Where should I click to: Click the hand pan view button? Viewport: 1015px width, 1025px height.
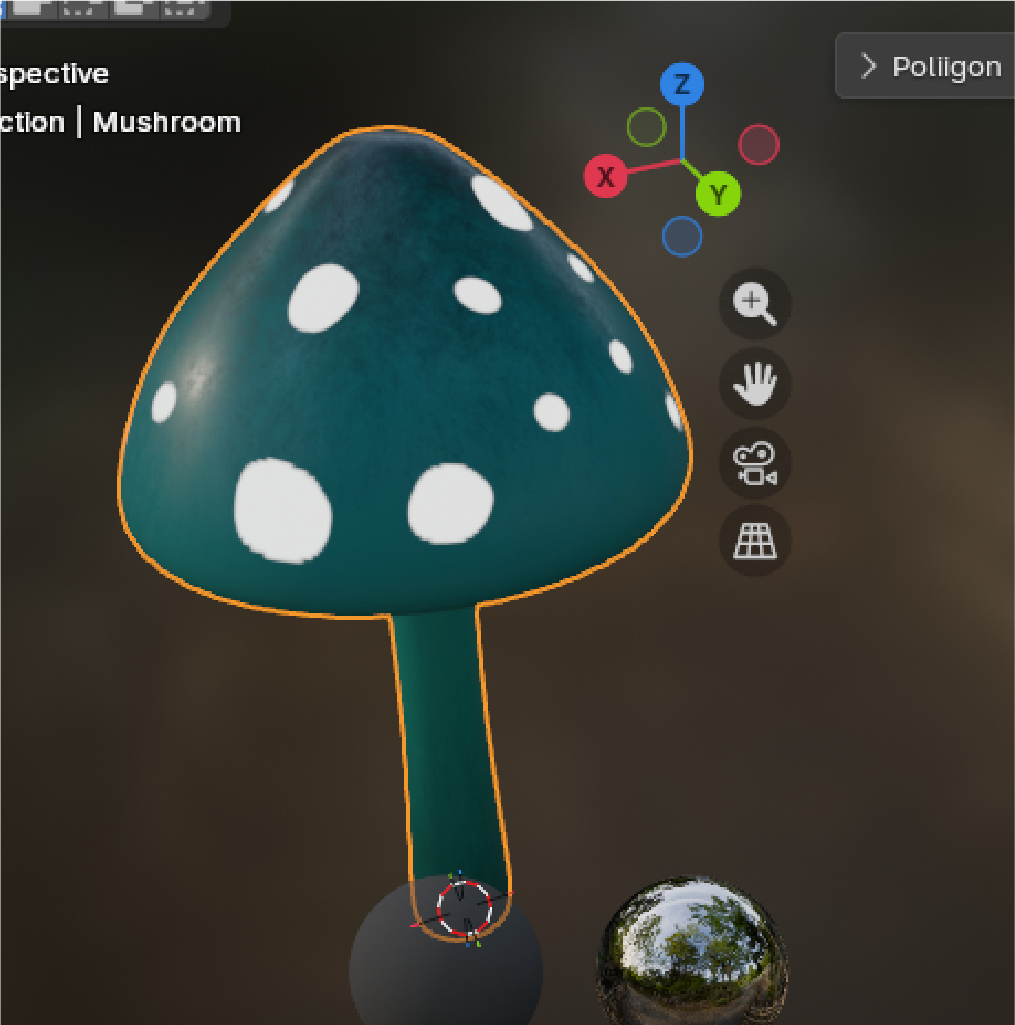755,383
